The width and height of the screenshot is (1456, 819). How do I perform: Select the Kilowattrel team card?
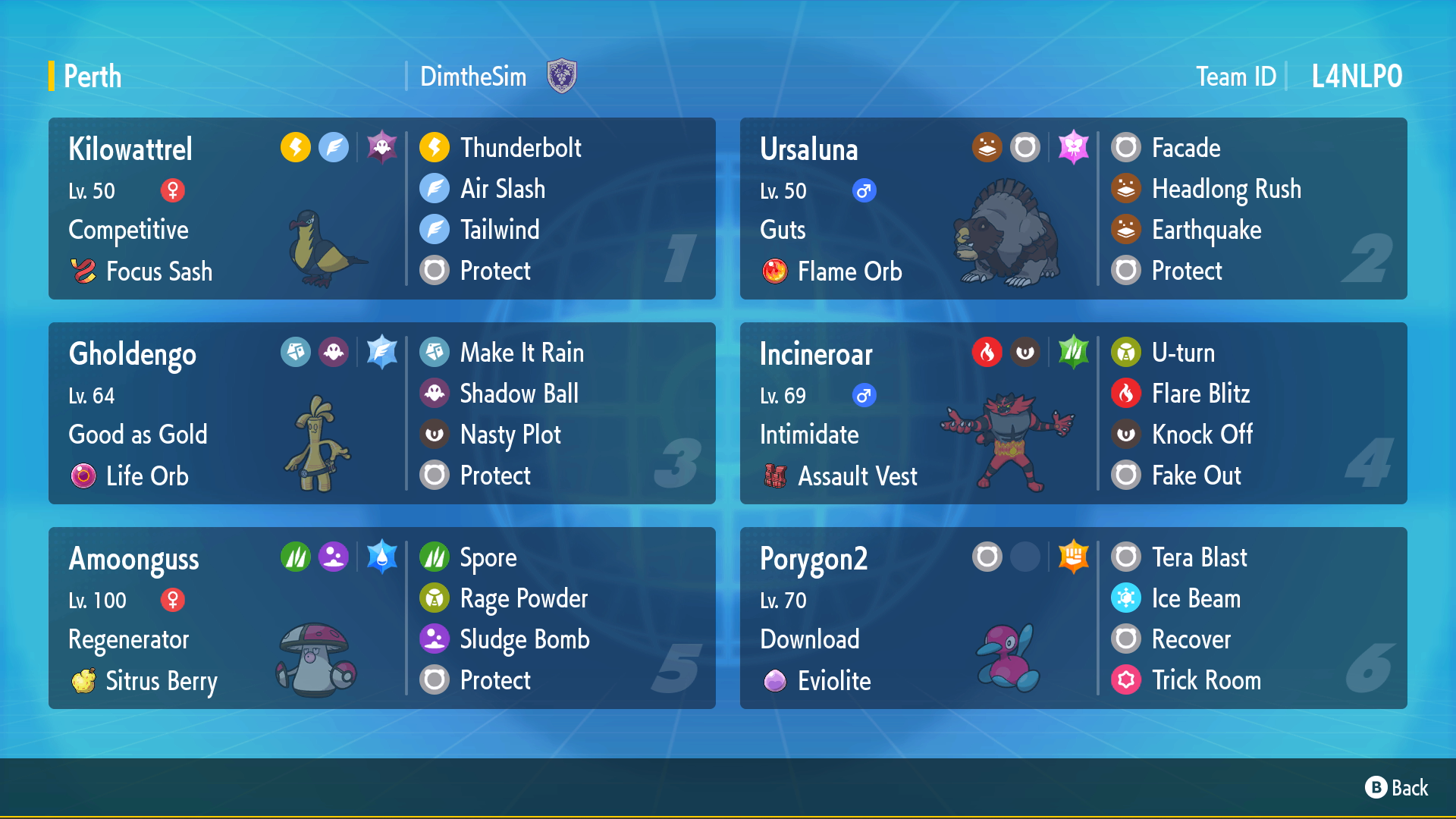point(381,209)
